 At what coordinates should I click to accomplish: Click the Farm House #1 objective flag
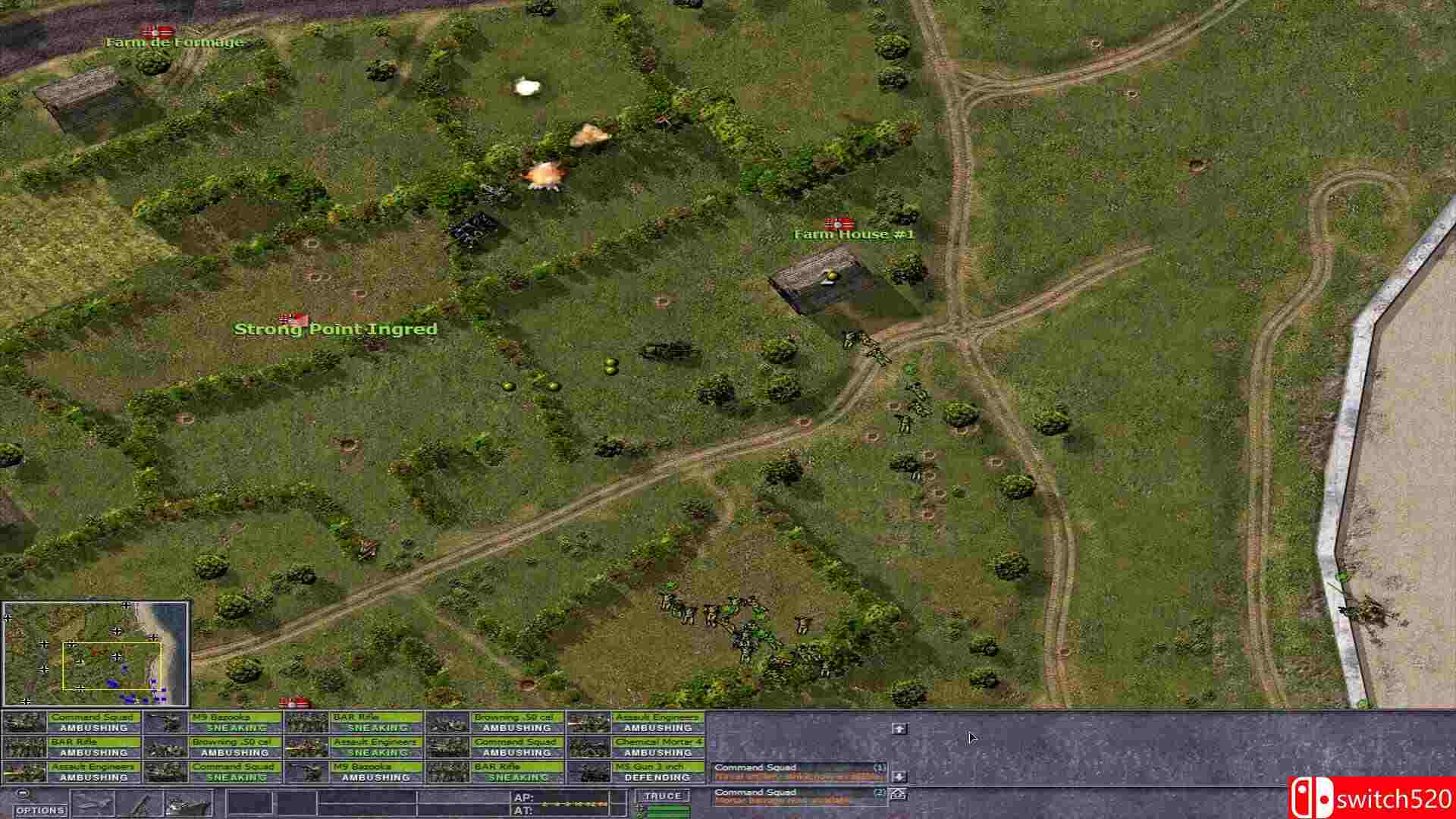click(x=838, y=224)
